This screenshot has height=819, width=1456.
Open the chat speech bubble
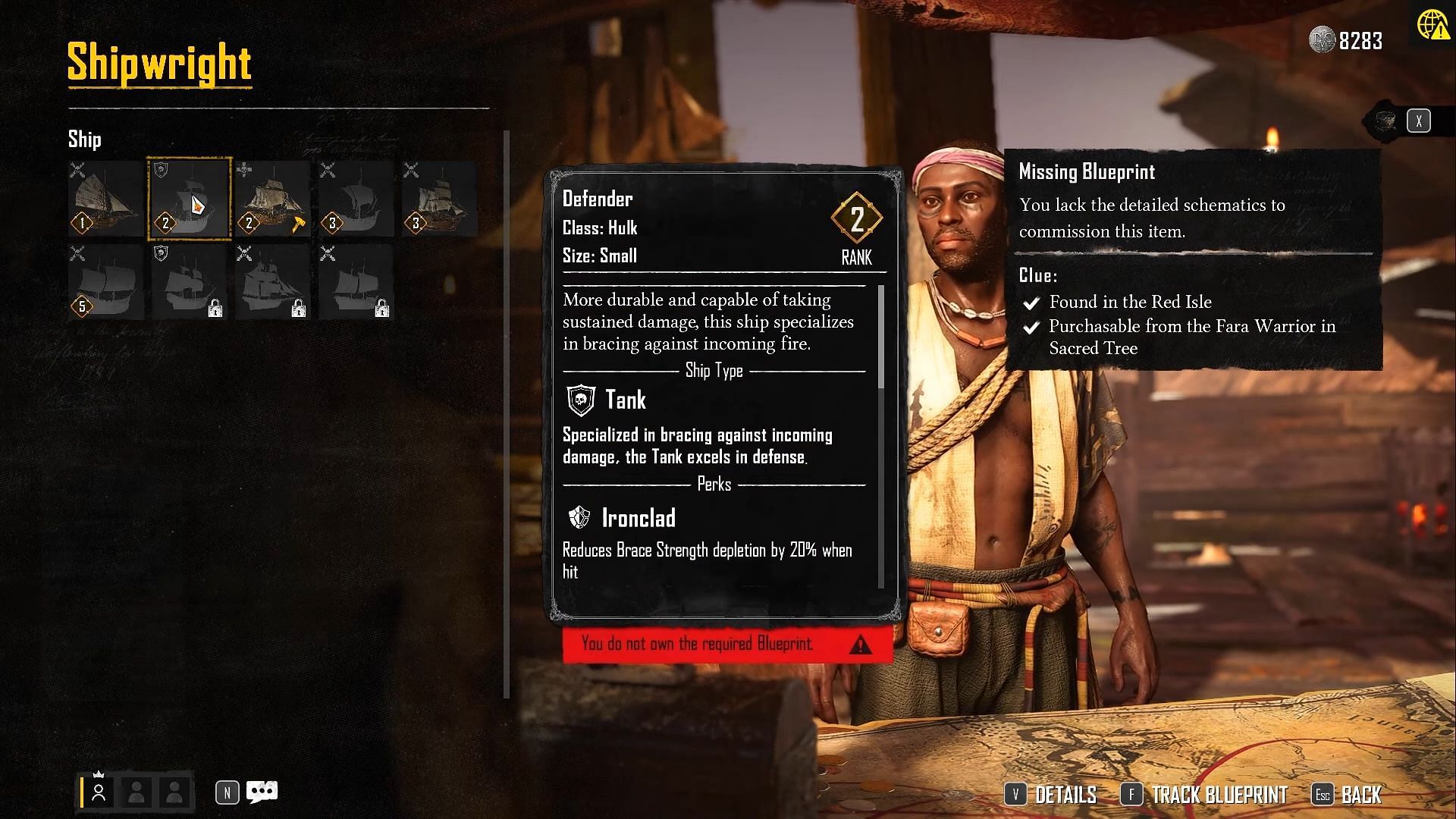[x=262, y=792]
